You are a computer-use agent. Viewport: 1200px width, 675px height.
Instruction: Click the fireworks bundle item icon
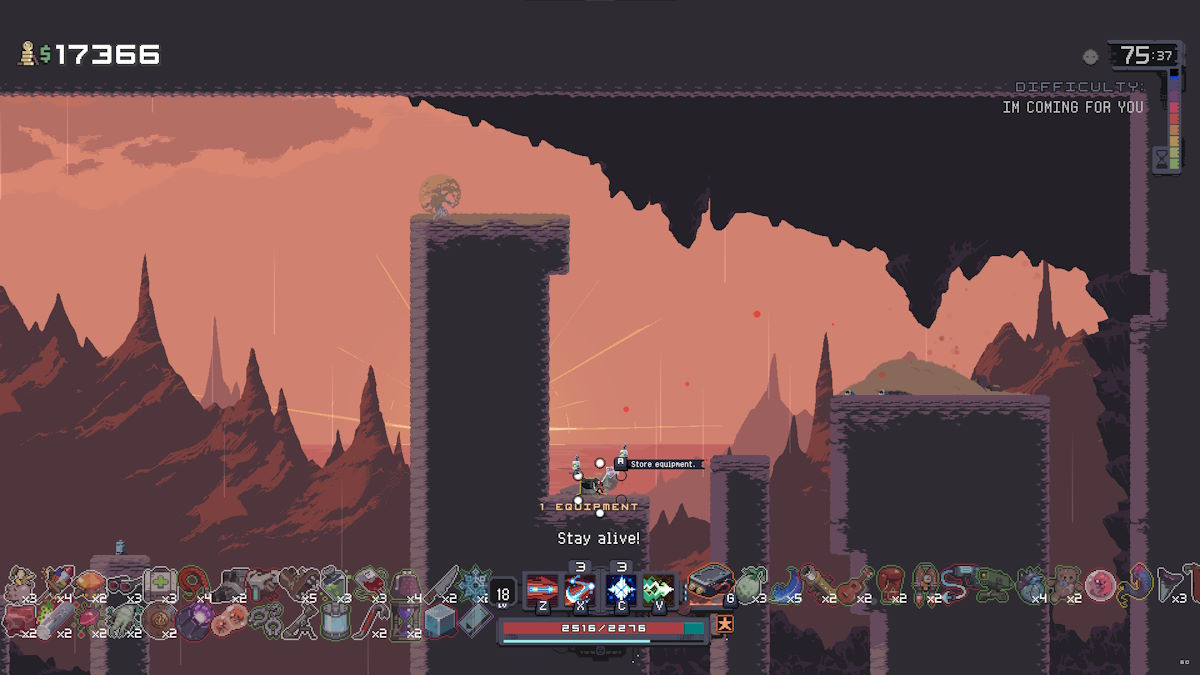(56, 582)
